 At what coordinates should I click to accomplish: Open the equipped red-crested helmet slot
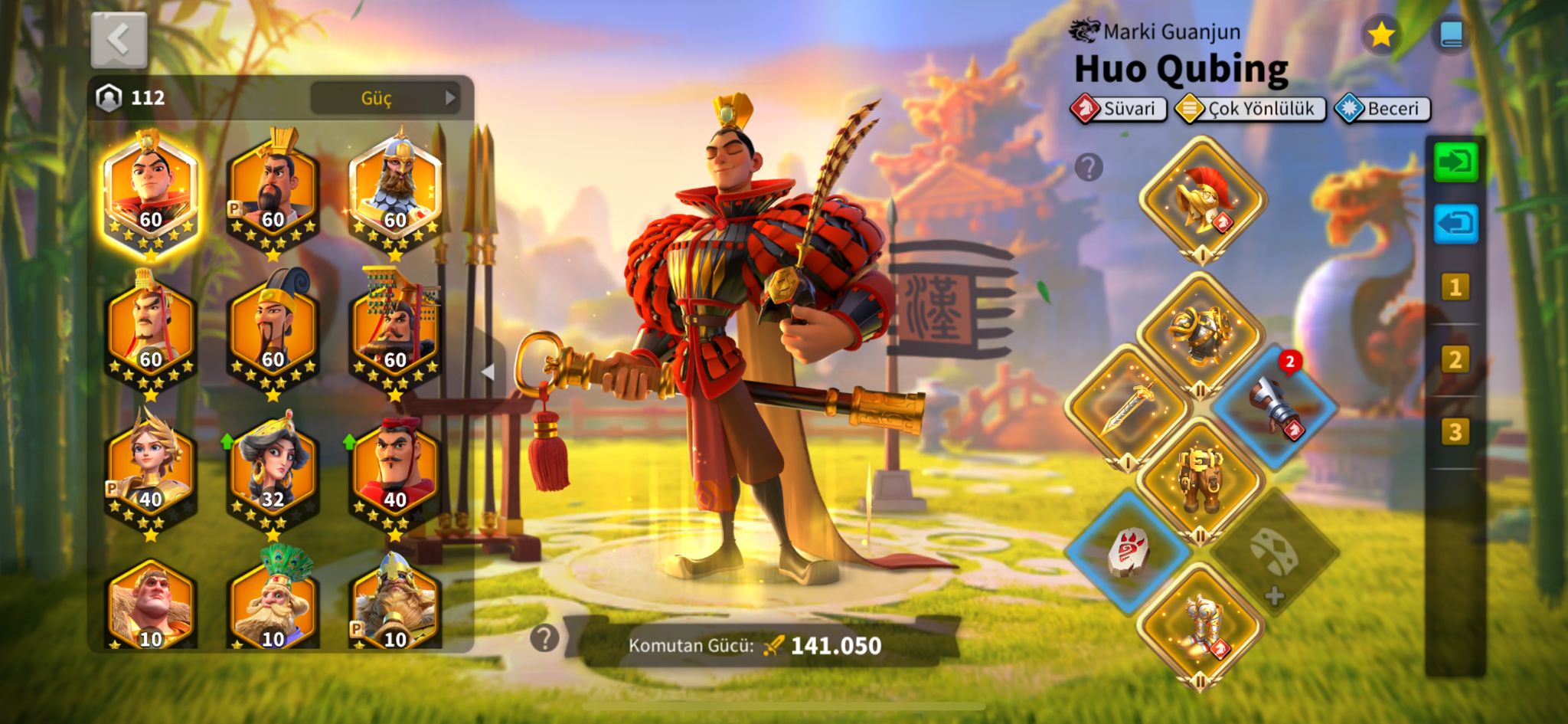coord(1202,199)
